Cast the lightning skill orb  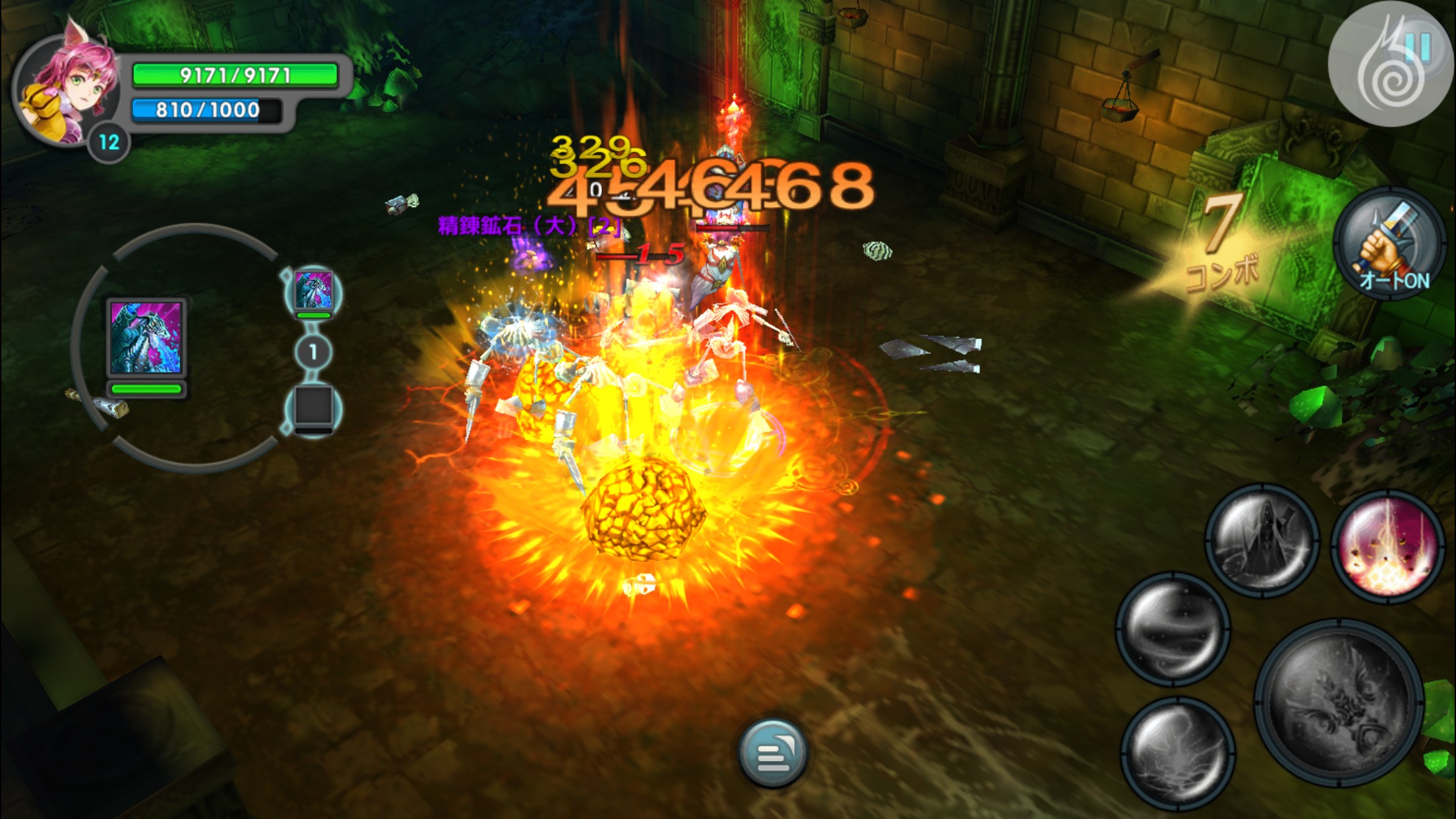1177,752
